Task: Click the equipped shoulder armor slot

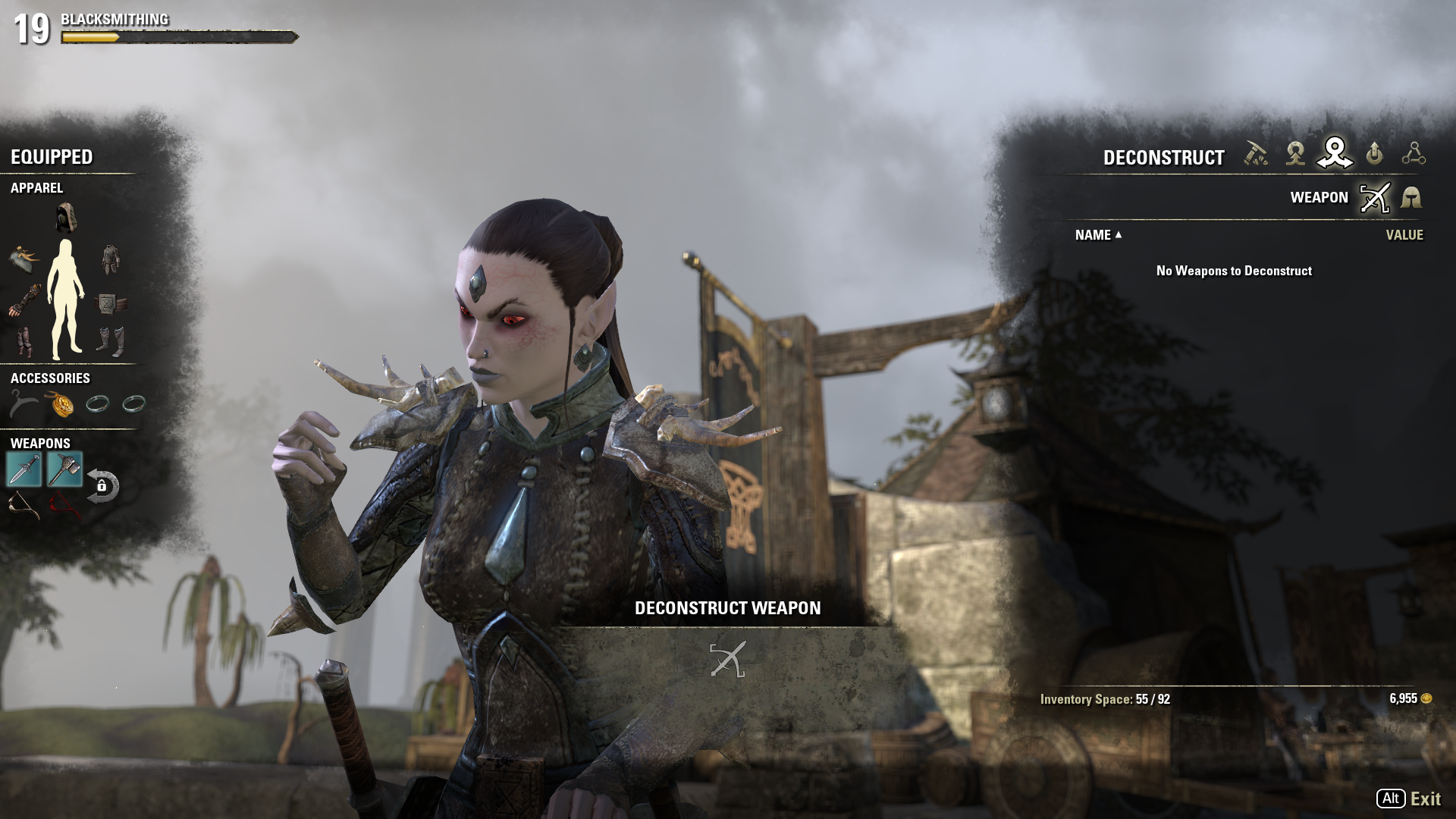Action: click(24, 259)
